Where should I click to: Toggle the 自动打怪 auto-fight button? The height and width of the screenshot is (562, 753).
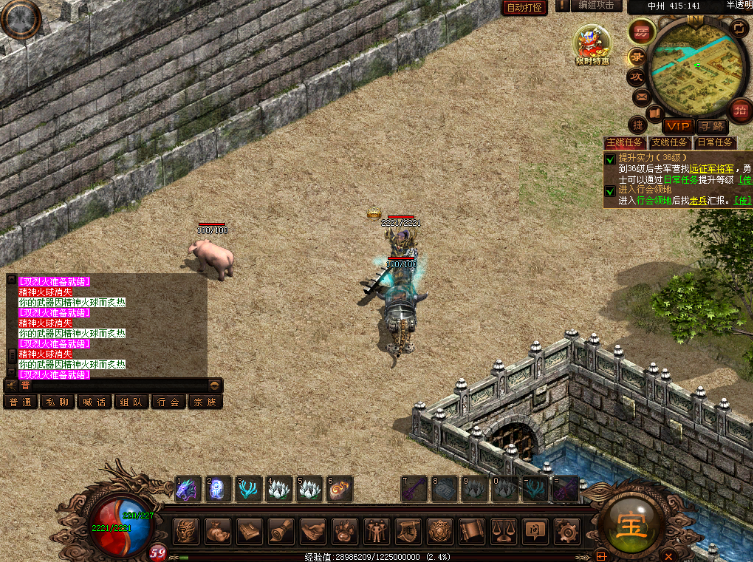click(524, 7)
